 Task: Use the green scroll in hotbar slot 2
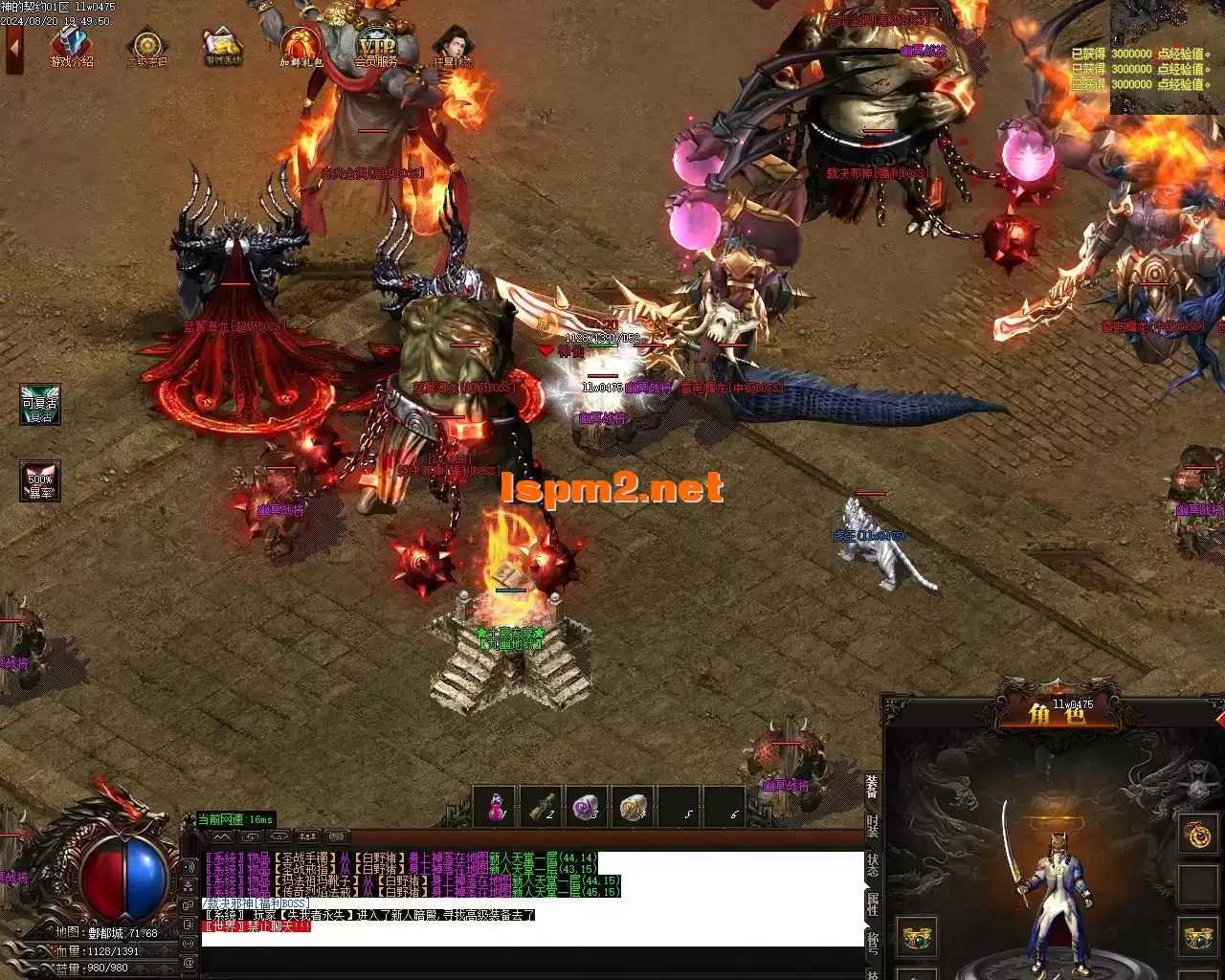[541, 808]
